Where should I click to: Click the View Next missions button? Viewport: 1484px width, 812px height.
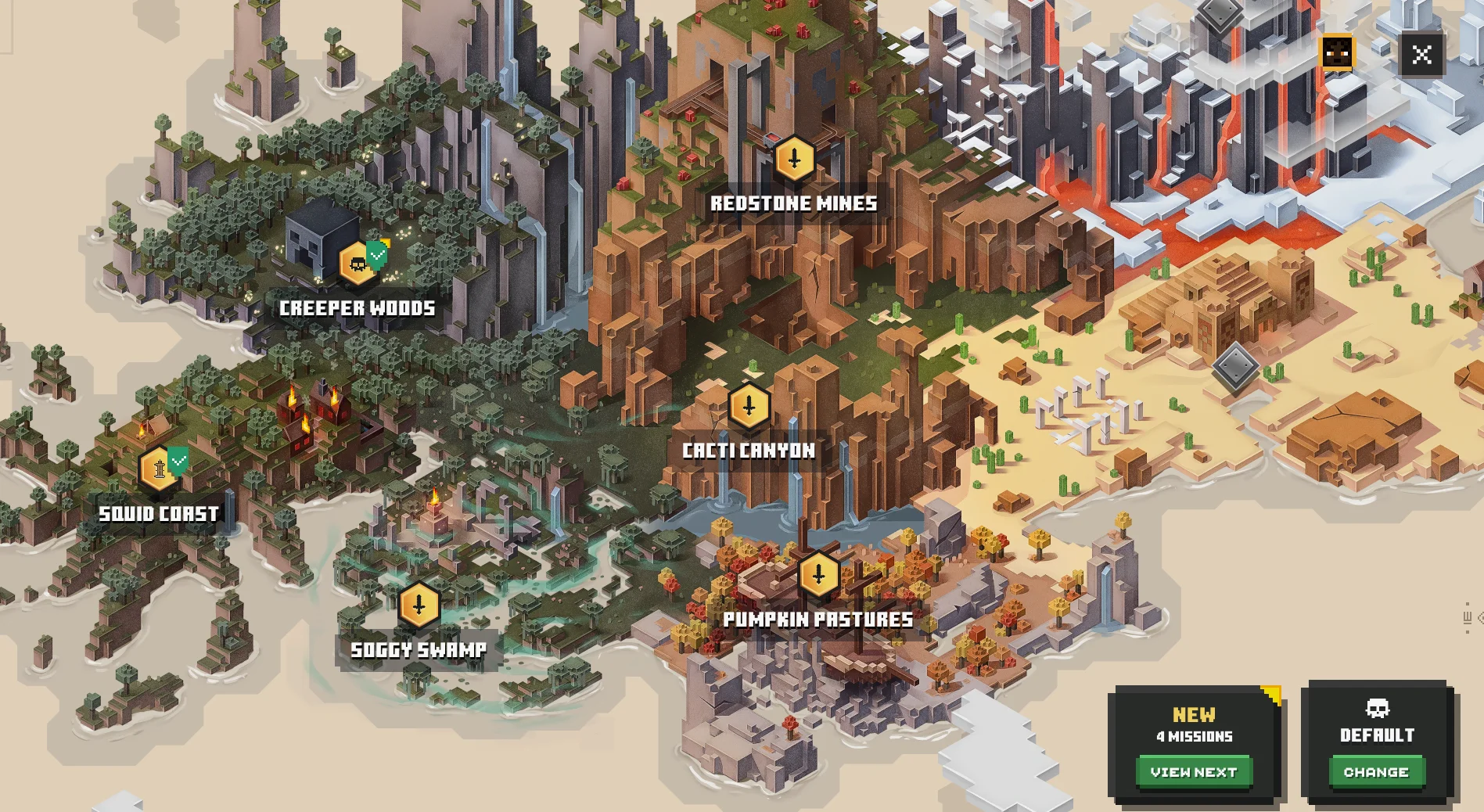pyautogui.click(x=1194, y=772)
